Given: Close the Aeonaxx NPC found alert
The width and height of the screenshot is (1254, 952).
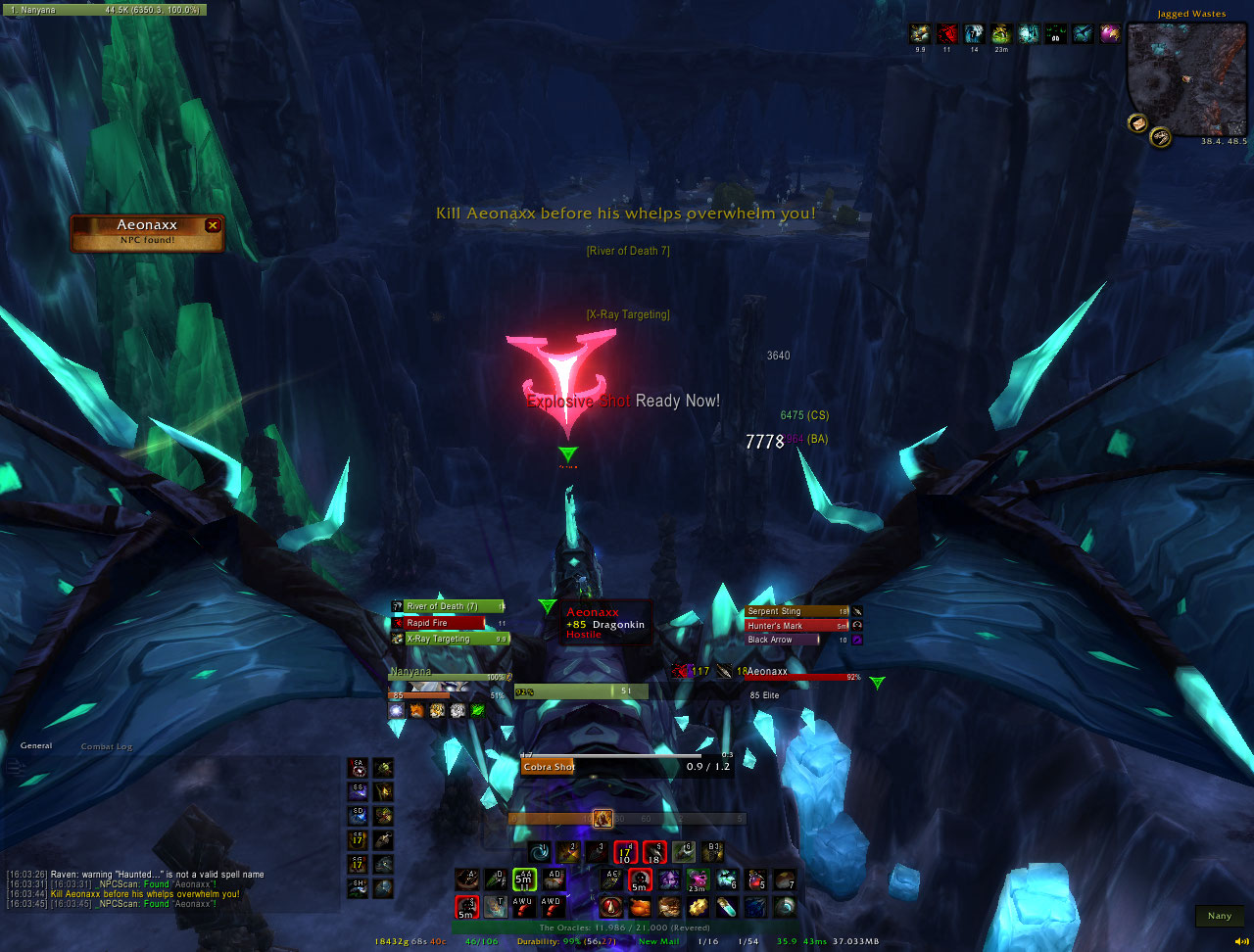Looking at the screenshot, I should 213,225.
